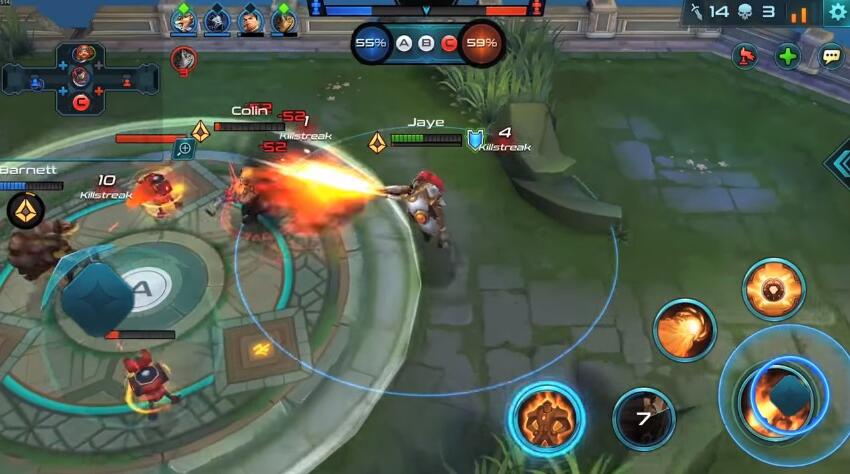Open the minimap panel
The height and width of the screenshot is (474, 850).
[x=80, y=77]
